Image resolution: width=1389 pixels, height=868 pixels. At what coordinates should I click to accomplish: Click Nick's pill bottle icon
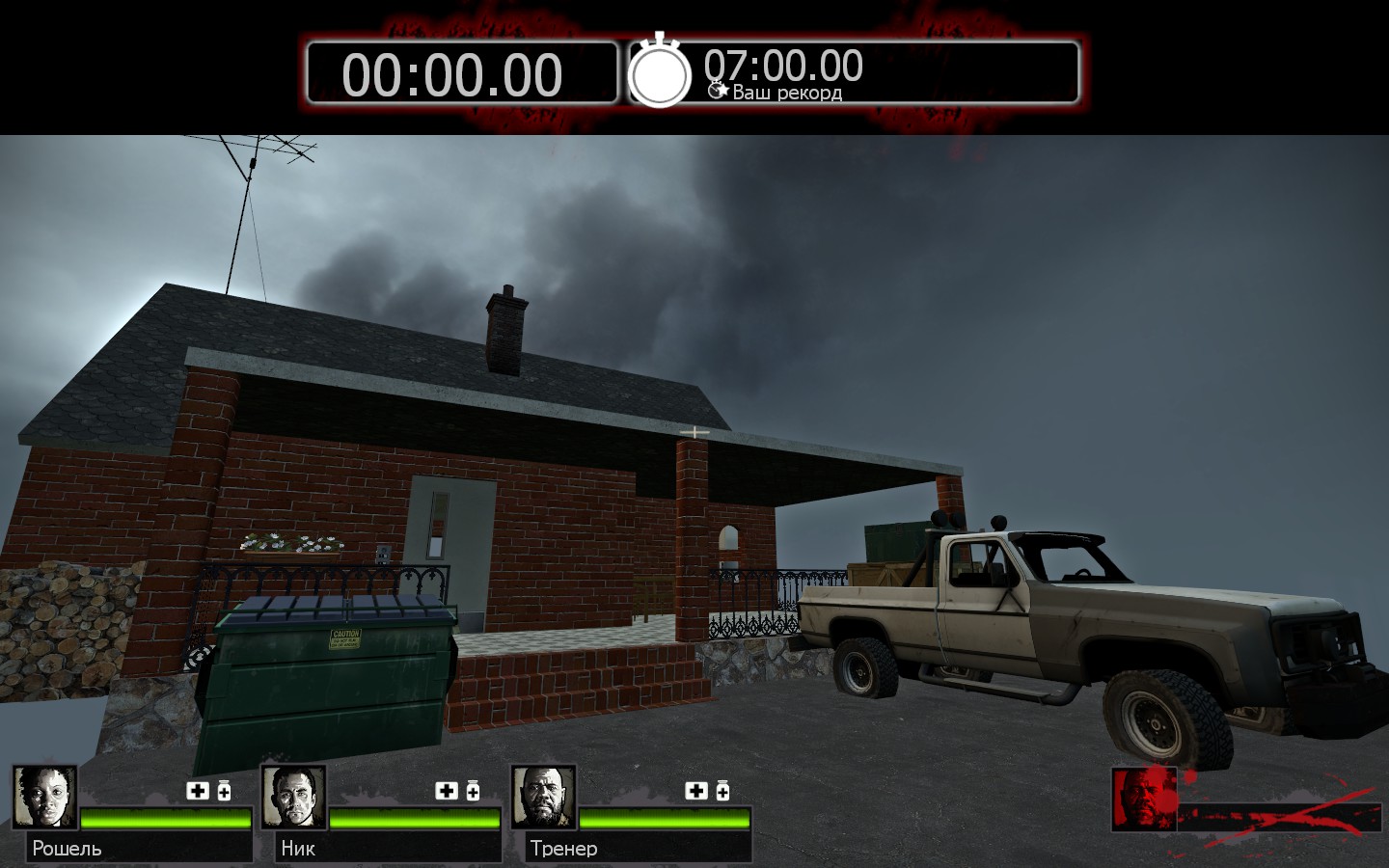tap(473, 791)
